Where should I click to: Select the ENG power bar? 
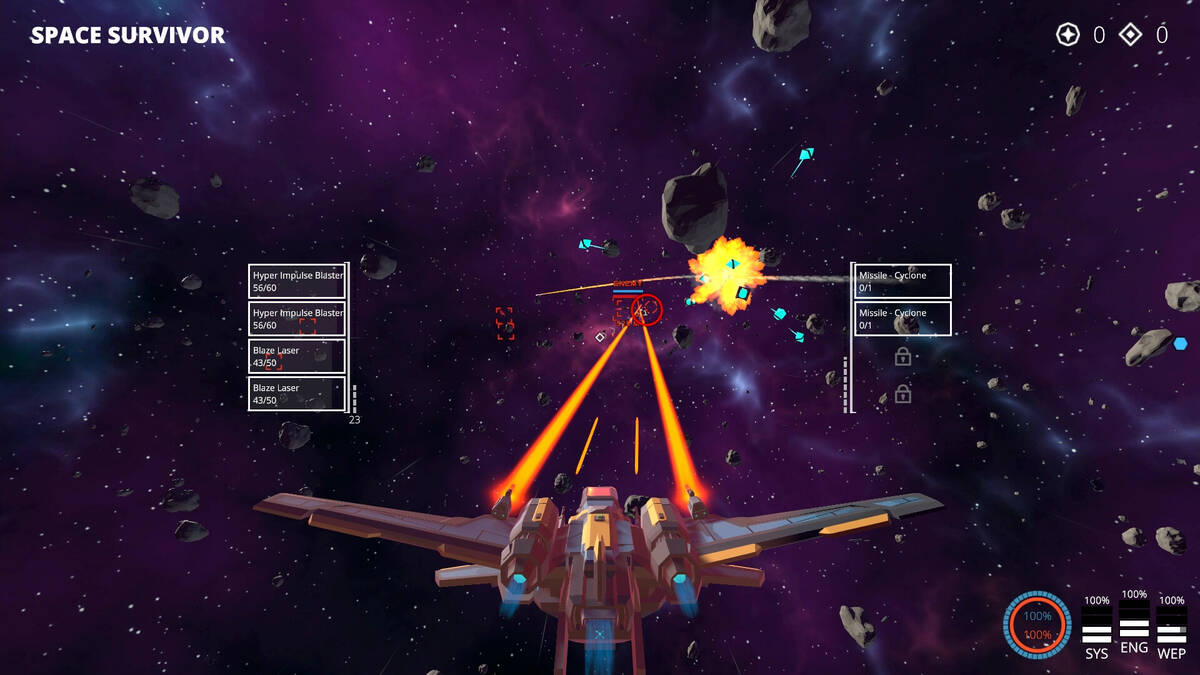(x=1134, y=621)
